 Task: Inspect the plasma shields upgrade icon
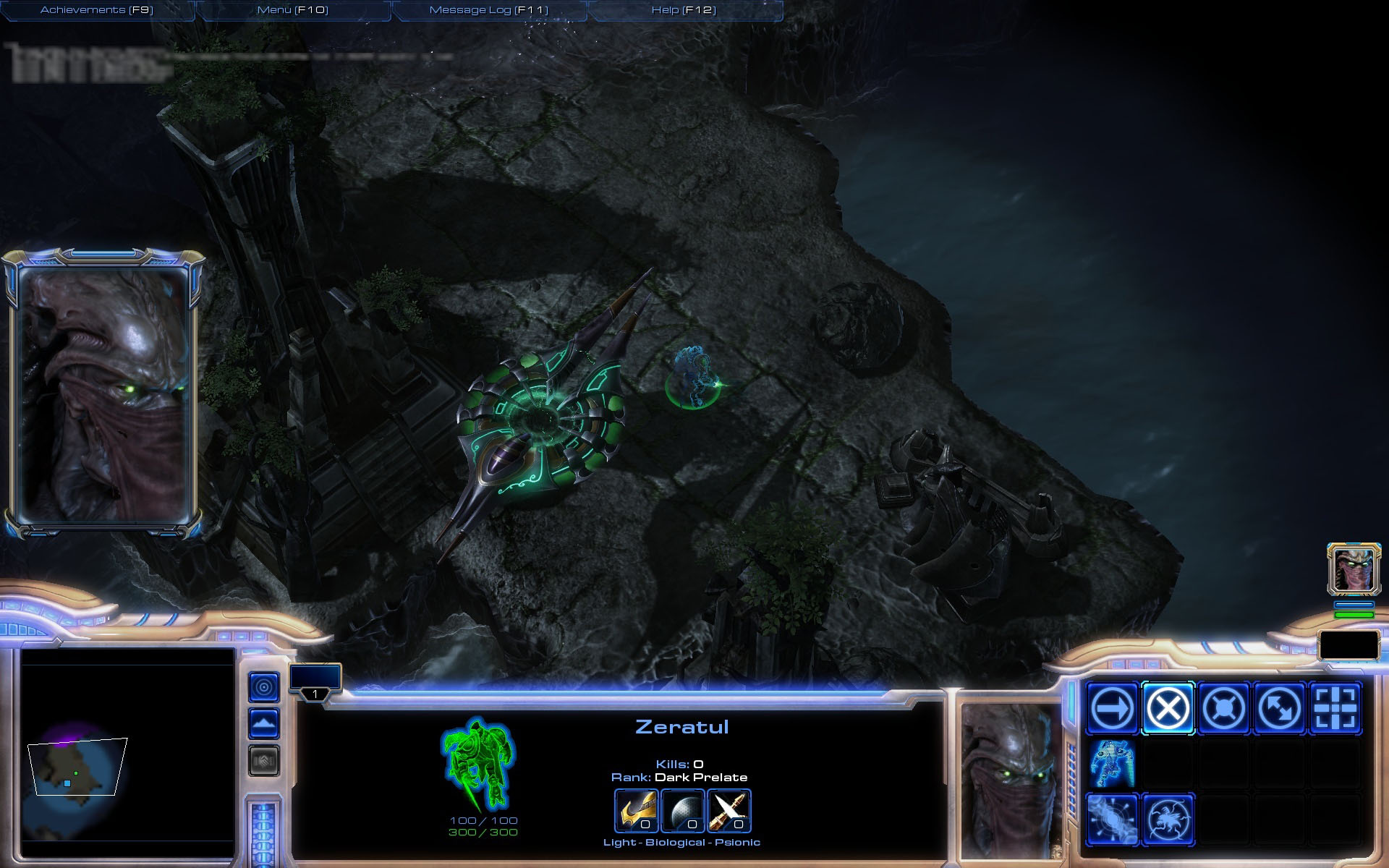tap(683, 810)
